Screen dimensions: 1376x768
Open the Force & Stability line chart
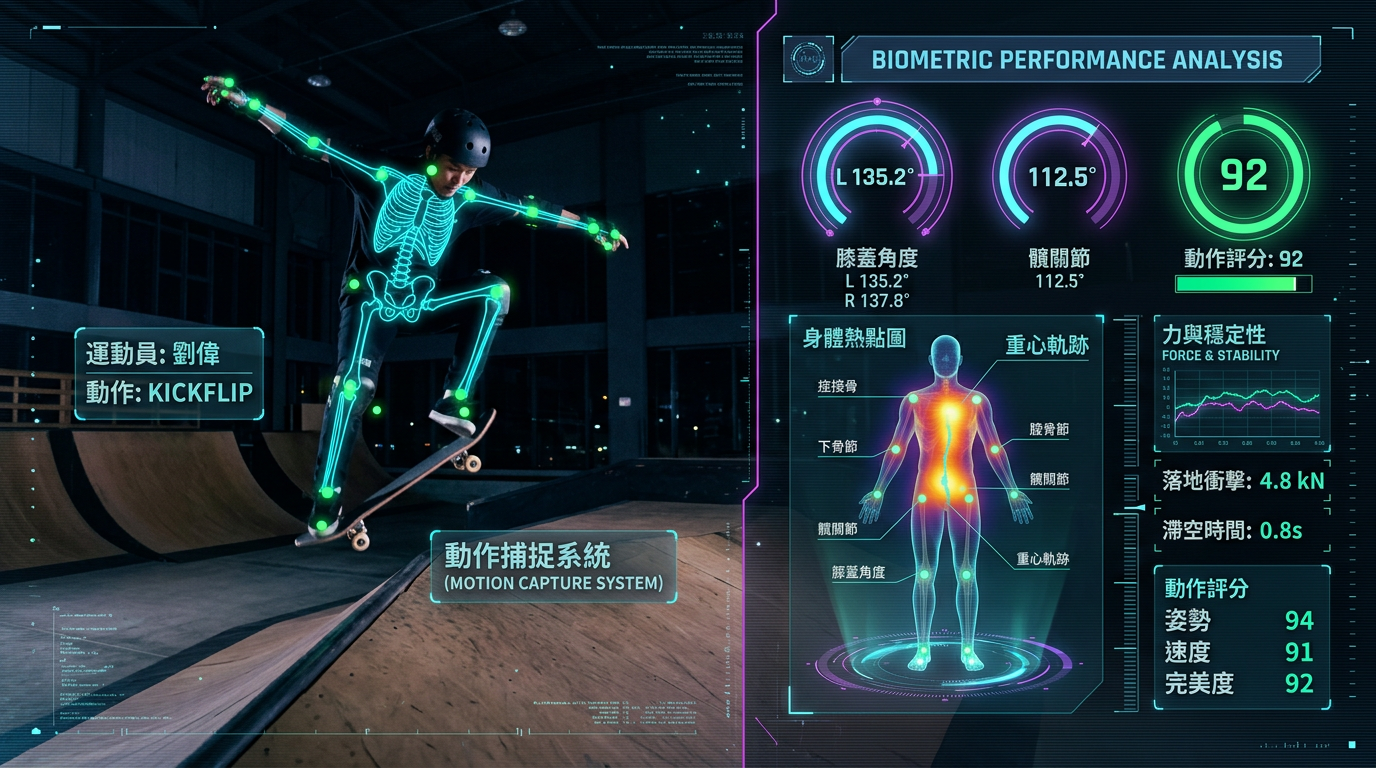1245,409
